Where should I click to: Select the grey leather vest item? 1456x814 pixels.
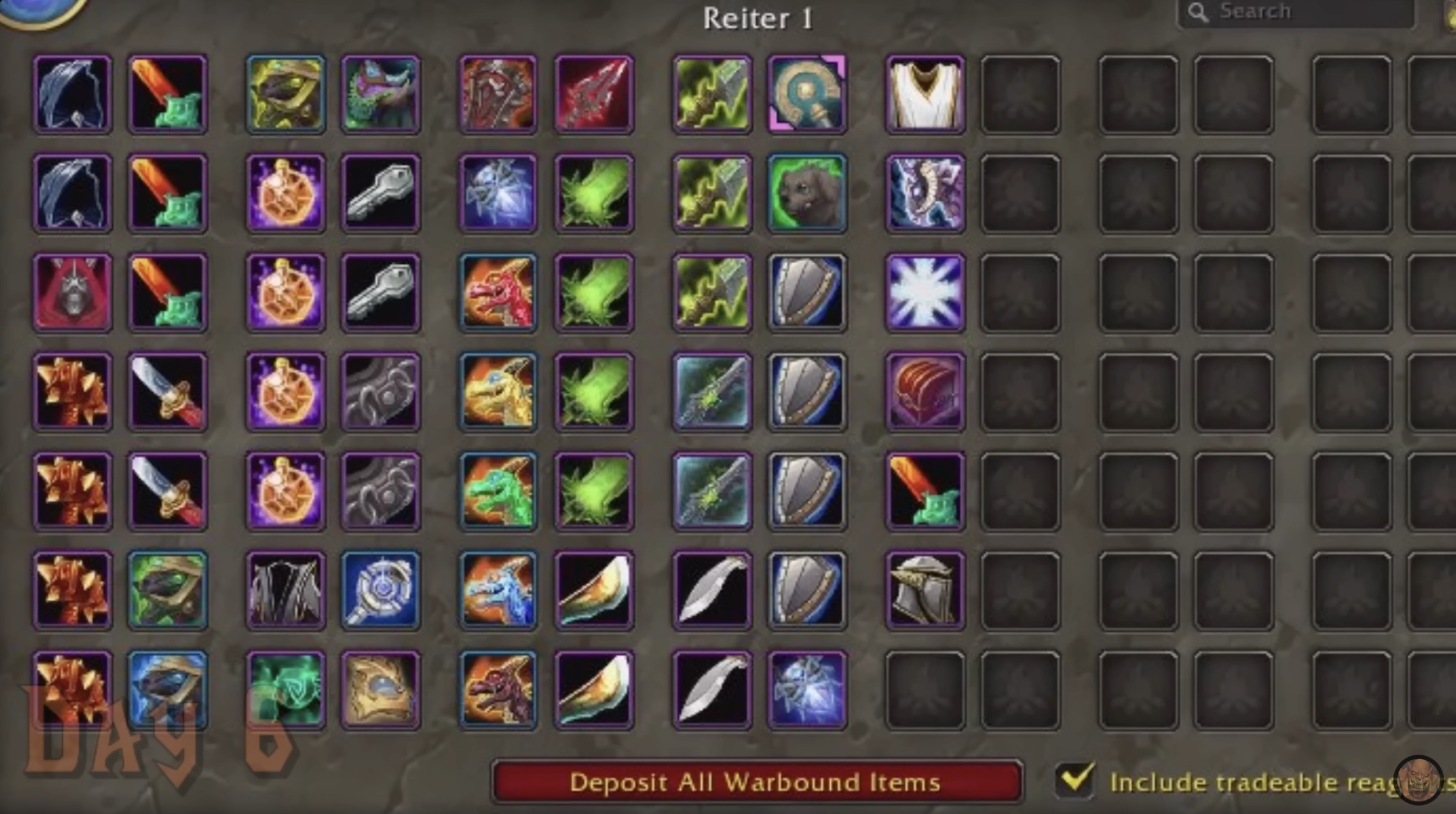[285, 590]
